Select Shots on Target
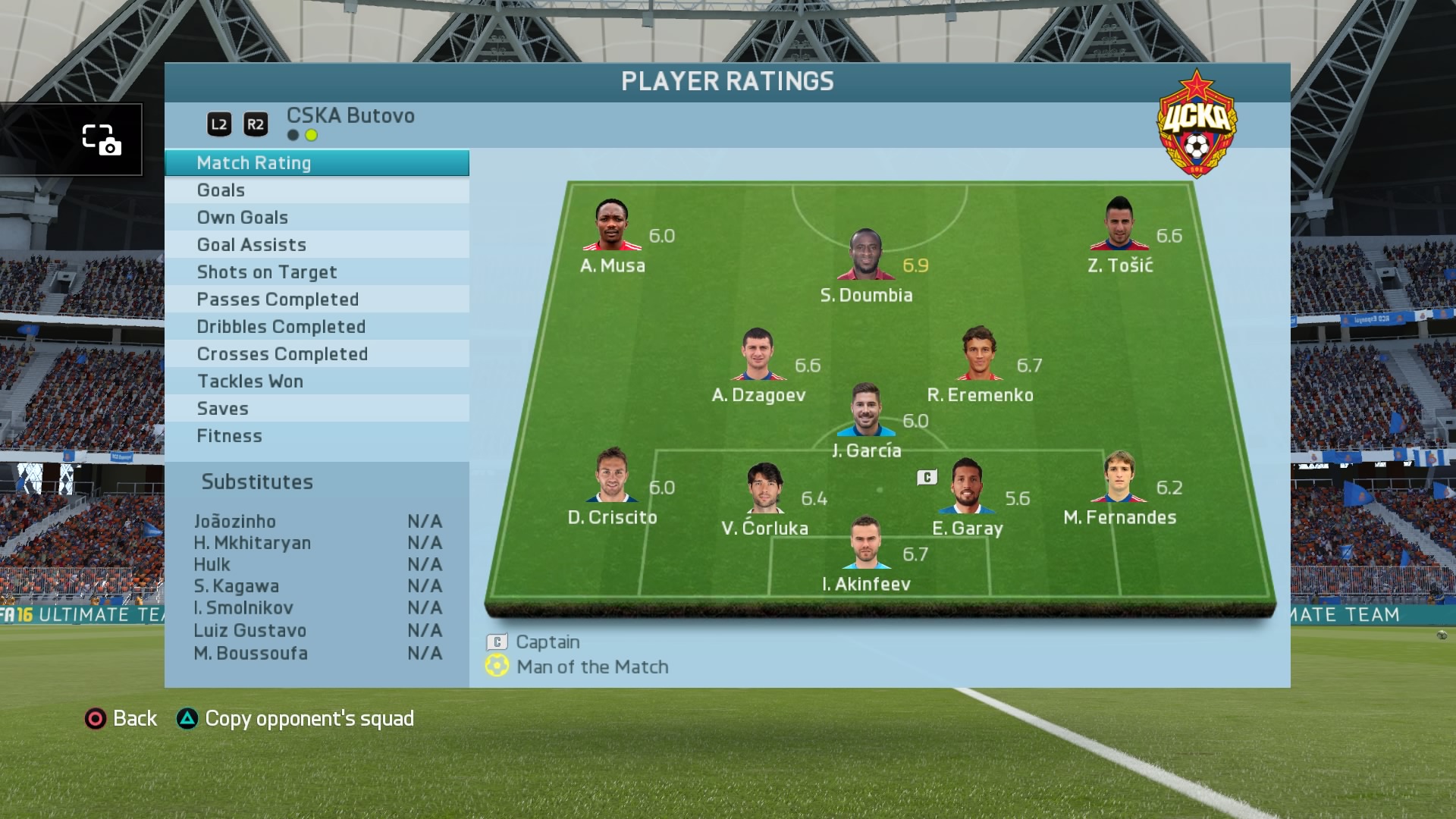This screenshot has height=819, width=1456. coord(316,272)
